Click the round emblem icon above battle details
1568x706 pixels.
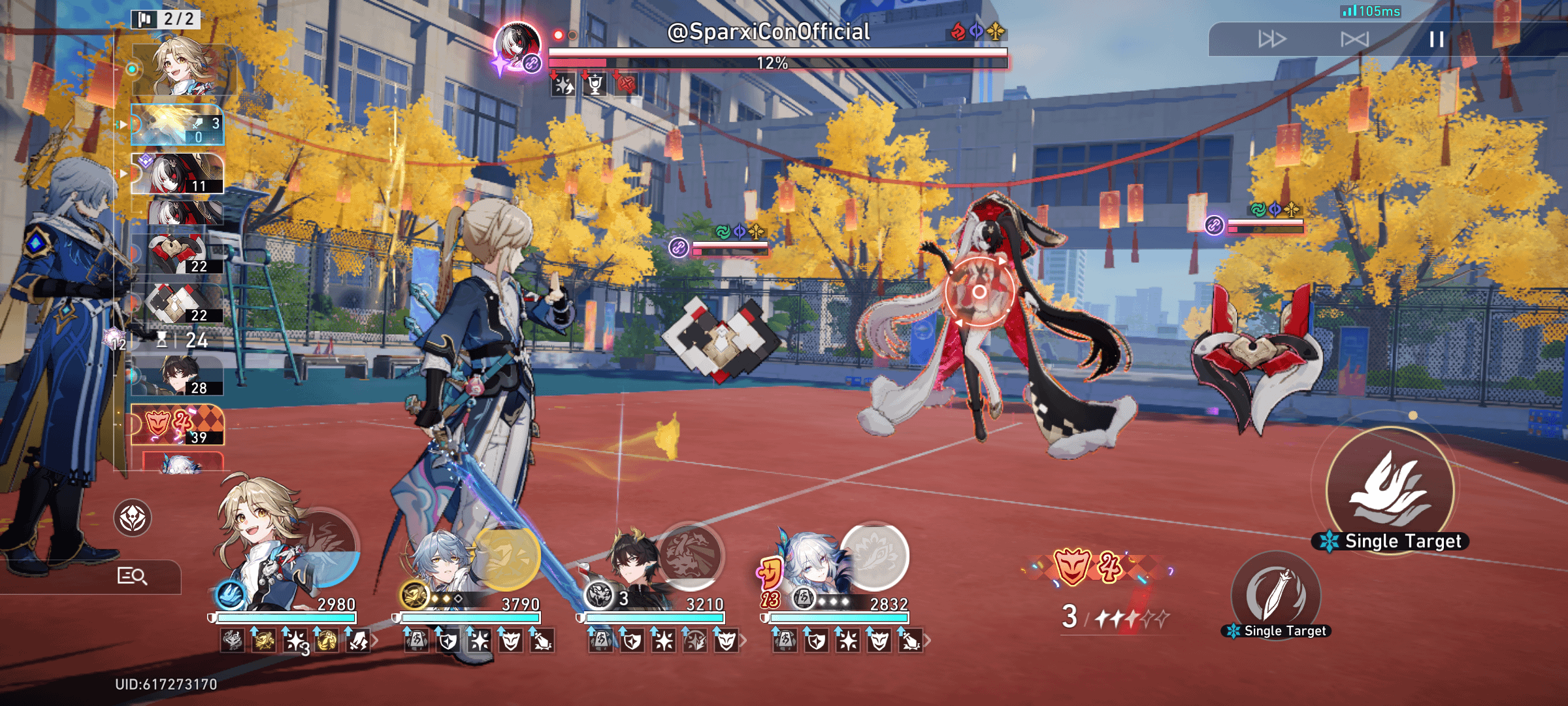133,518
